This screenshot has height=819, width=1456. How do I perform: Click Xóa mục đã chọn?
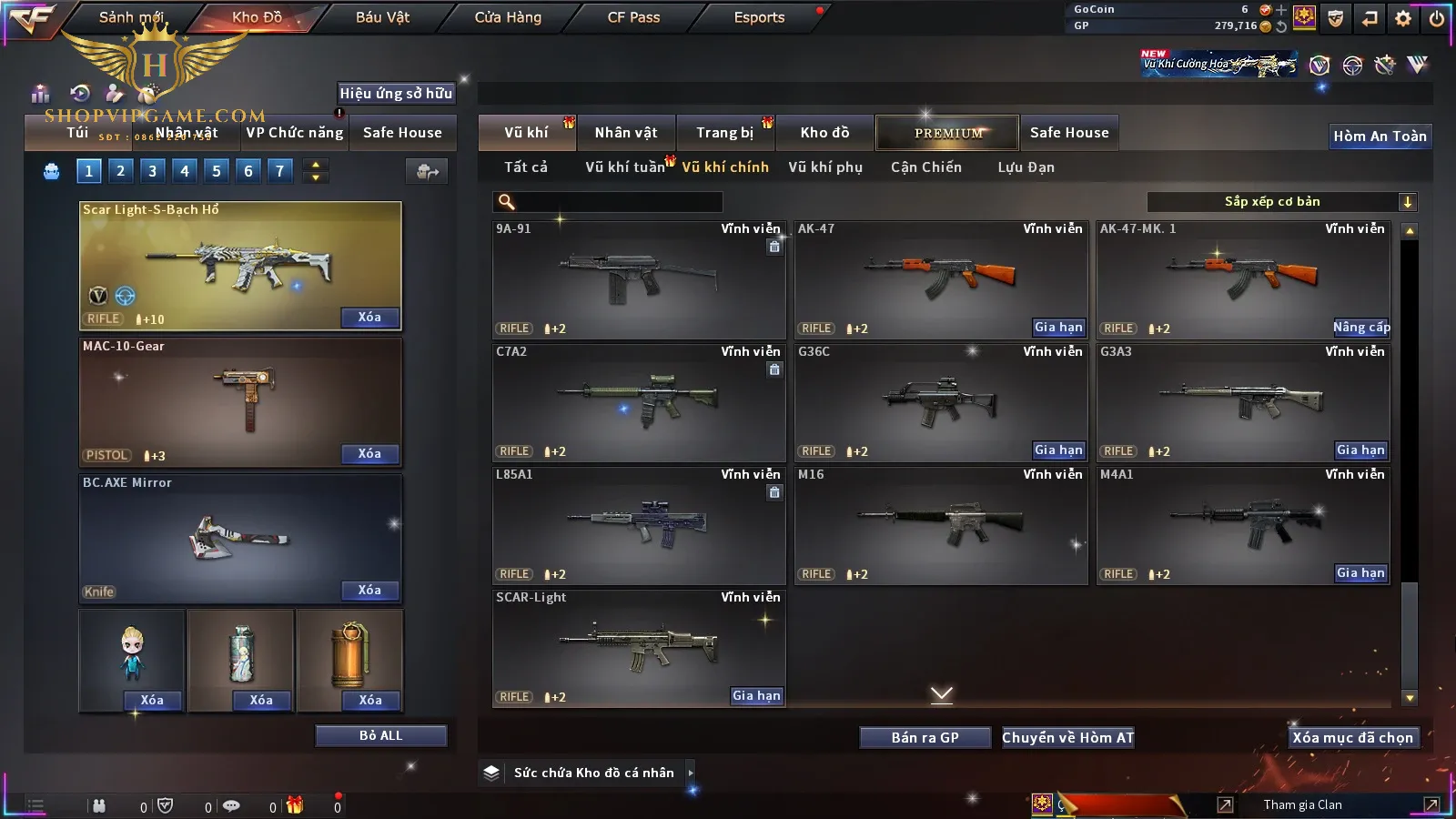pos(1352,738)
